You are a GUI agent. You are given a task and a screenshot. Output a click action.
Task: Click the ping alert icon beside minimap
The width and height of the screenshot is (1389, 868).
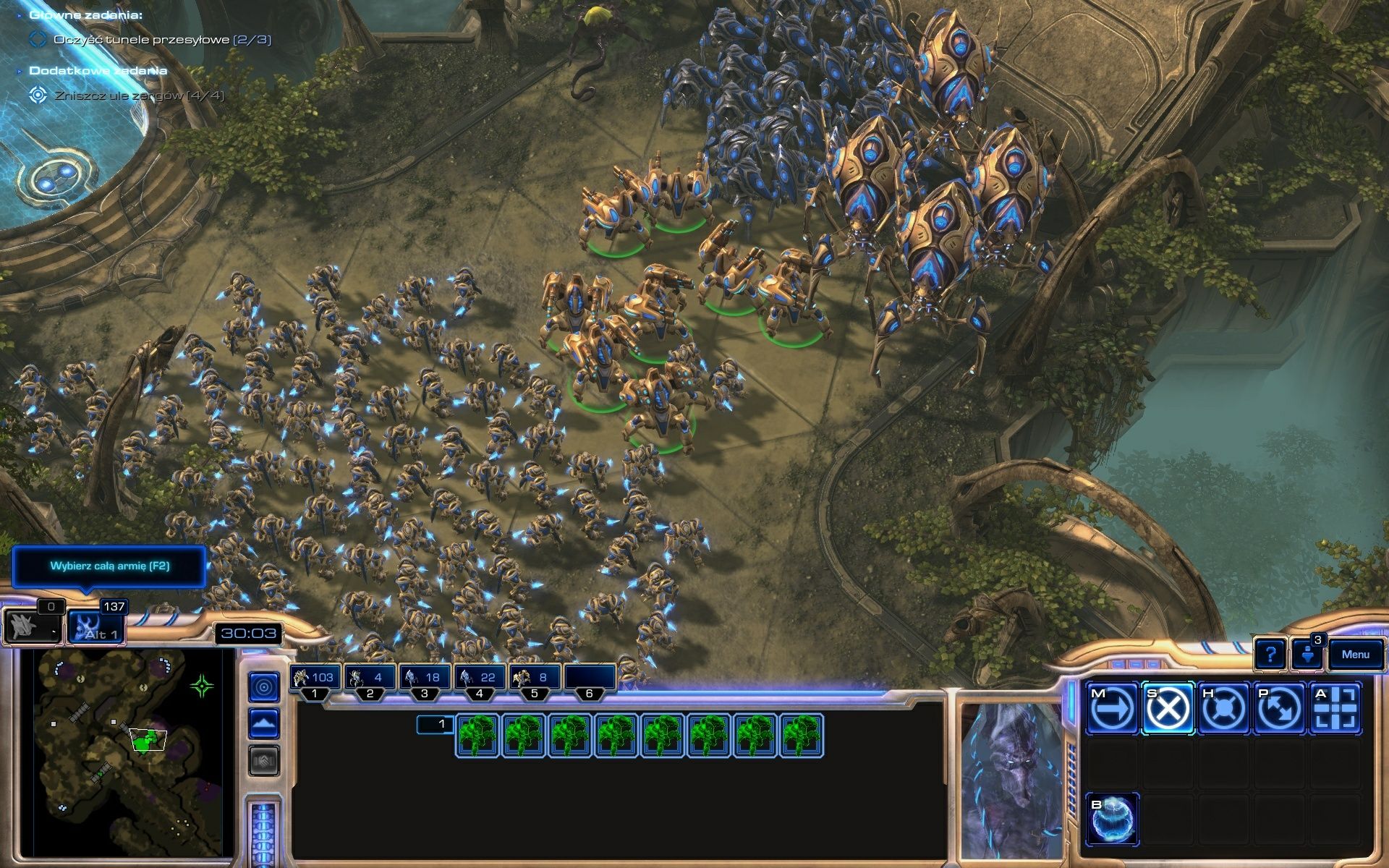pyautogui.click(x=266, y=686)
